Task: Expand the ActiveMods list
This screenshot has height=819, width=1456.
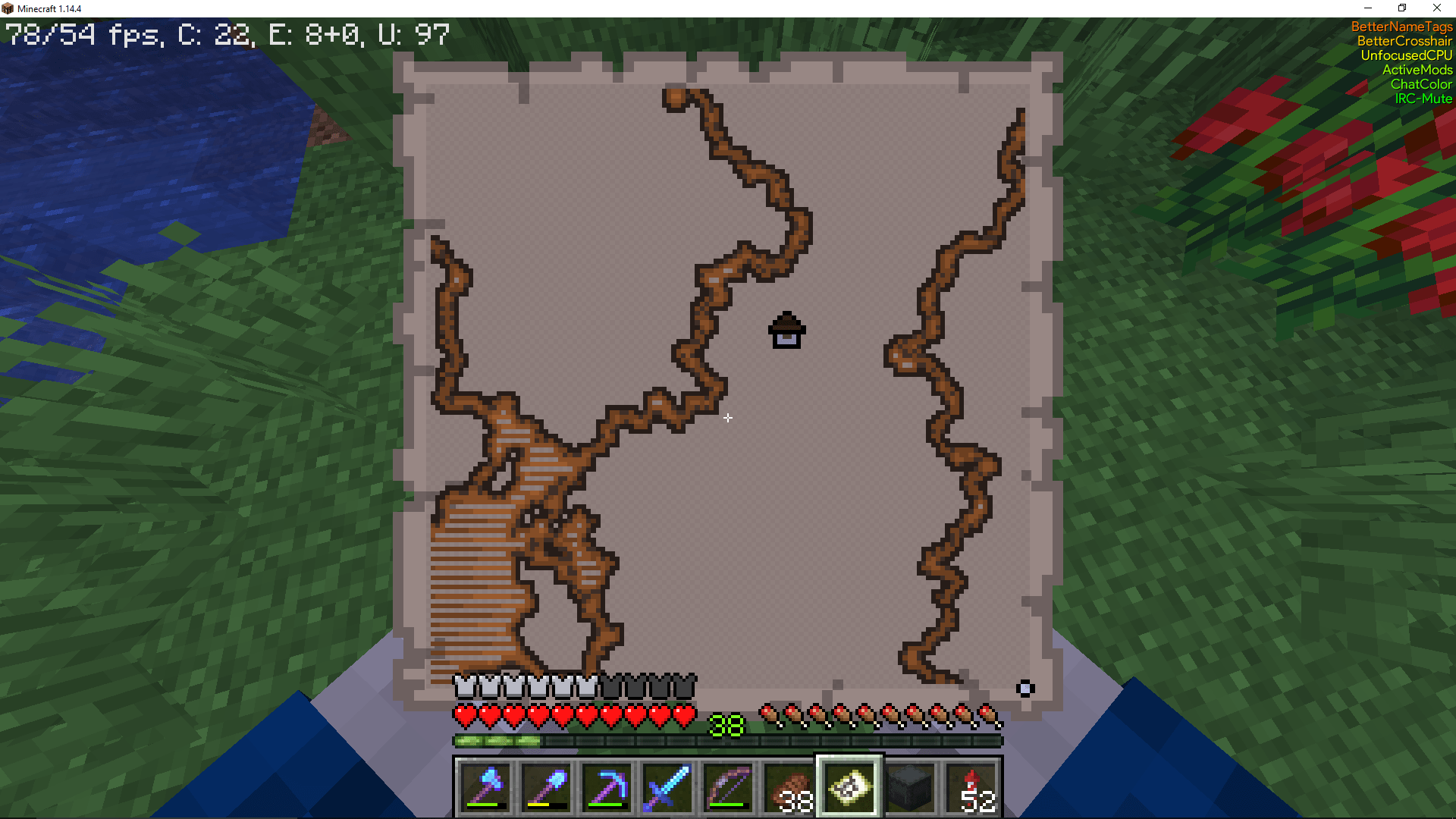Action: pos(1418,70)
